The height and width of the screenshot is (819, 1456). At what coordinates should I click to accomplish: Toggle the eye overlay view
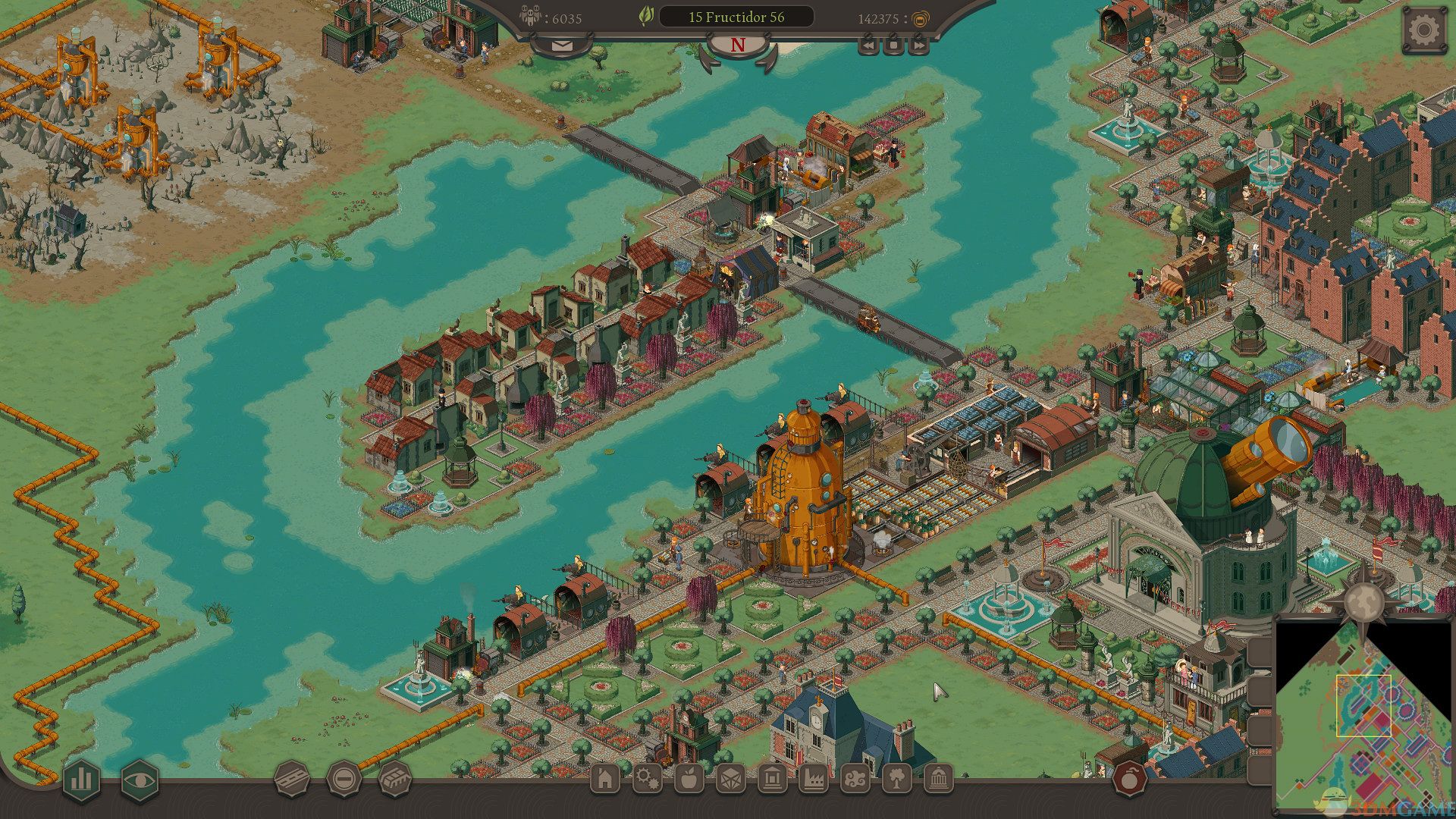coord(140,780)
